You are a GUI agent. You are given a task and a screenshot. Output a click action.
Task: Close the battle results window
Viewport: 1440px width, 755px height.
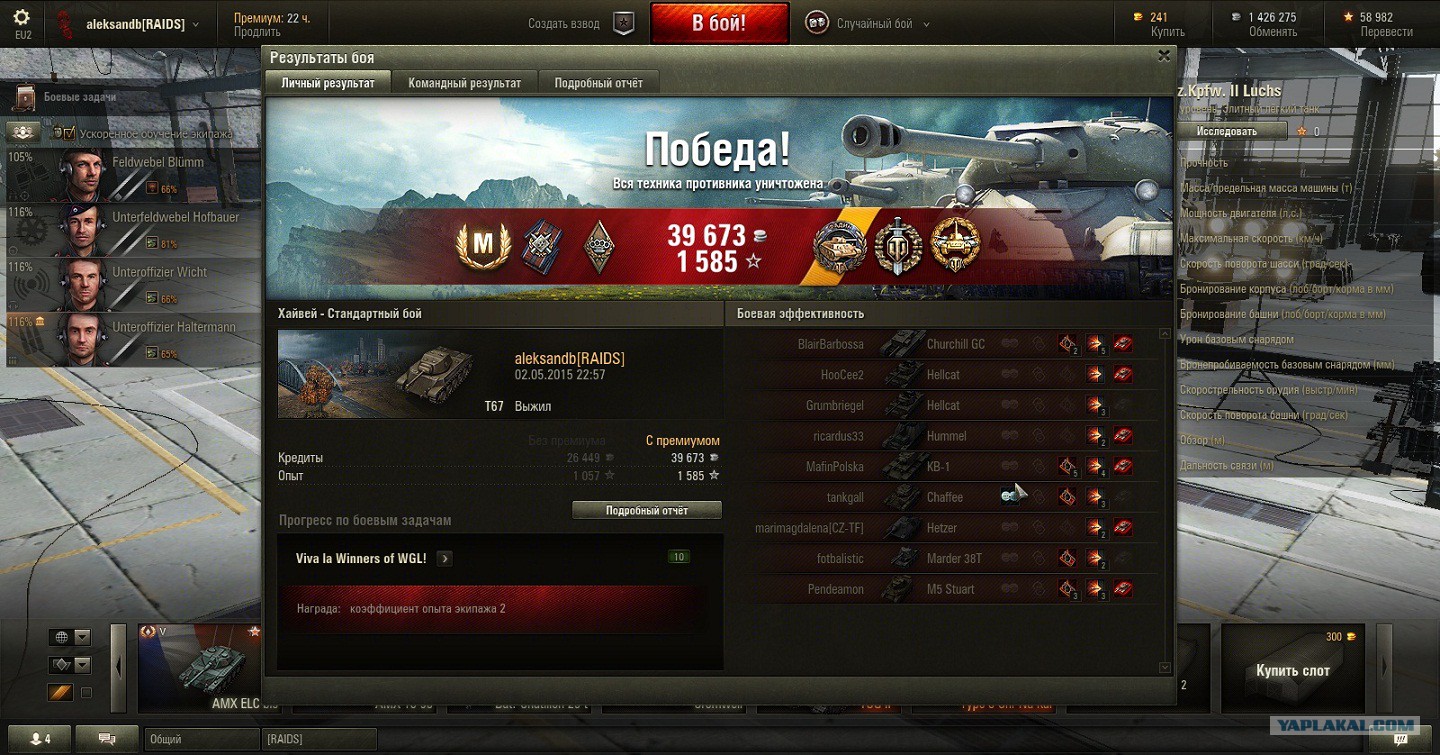(x=1163, y=57)
